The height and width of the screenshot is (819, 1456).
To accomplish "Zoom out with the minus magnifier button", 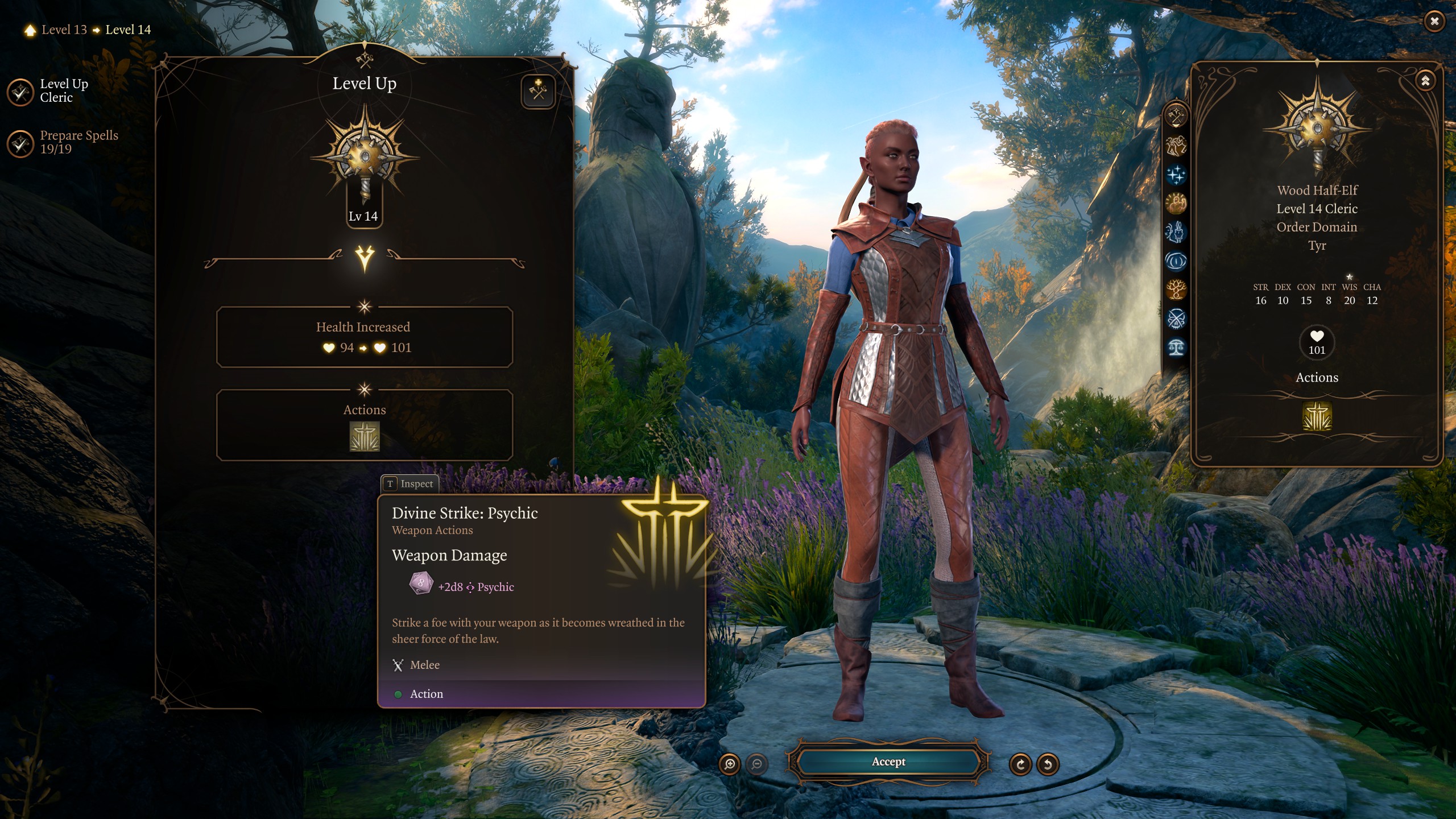I will [756, 764].
